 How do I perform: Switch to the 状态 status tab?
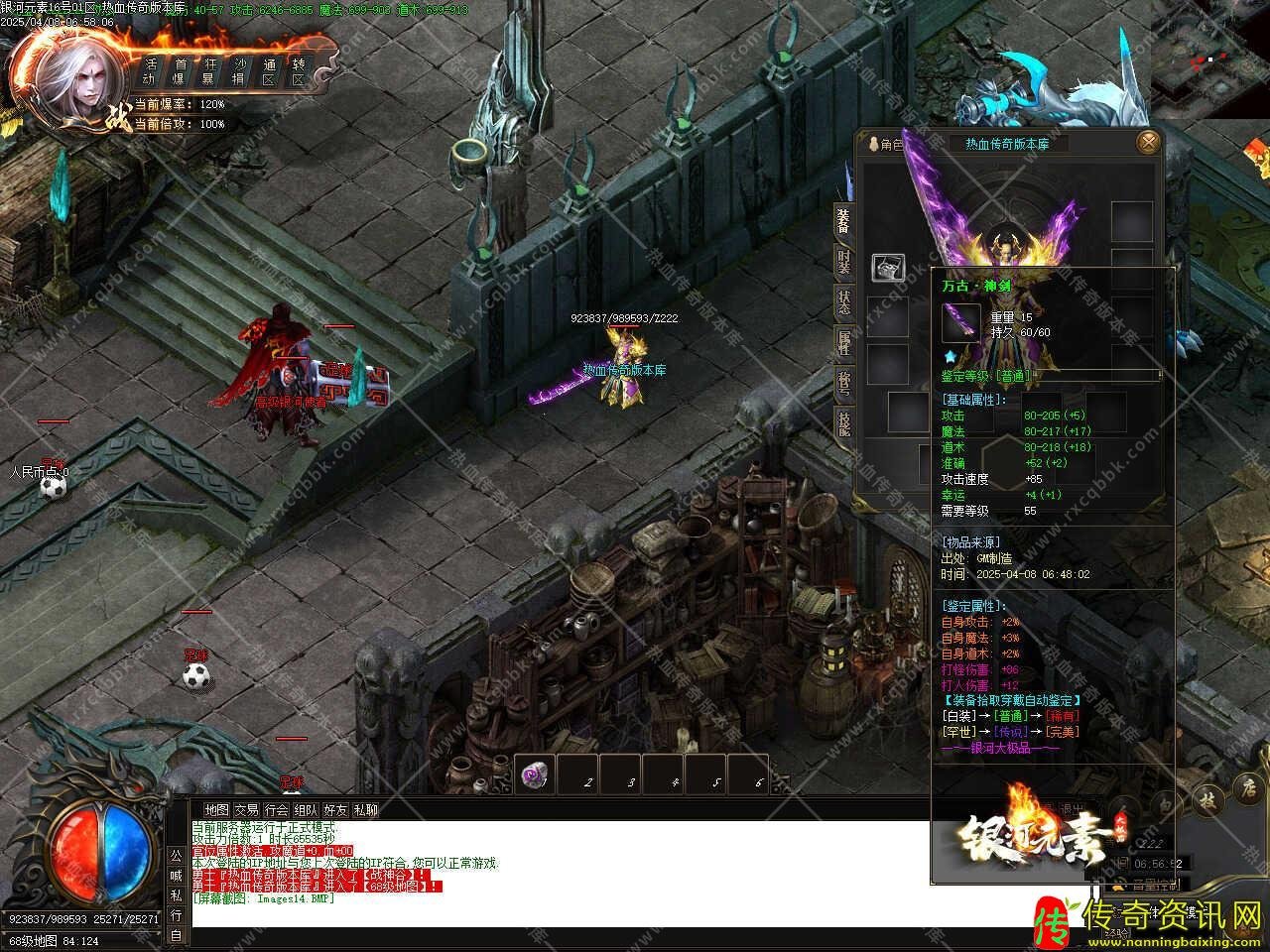[843, 301]
